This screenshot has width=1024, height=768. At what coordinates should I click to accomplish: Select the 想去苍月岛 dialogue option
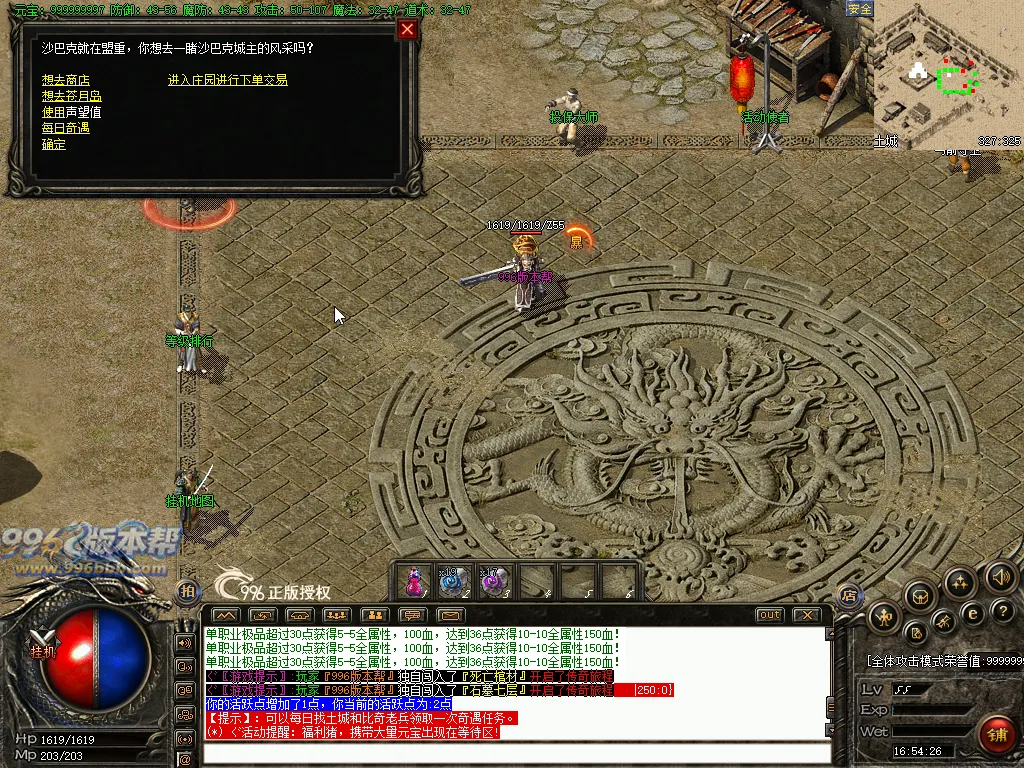71,96
